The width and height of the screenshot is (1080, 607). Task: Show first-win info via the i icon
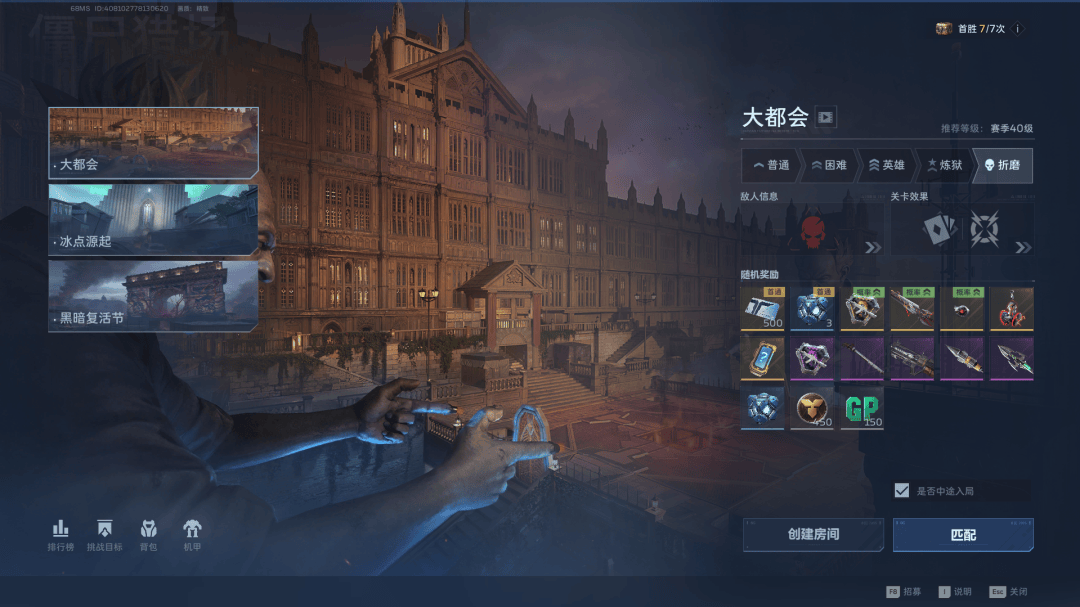pyautogui.click(x=1018, y=29)
